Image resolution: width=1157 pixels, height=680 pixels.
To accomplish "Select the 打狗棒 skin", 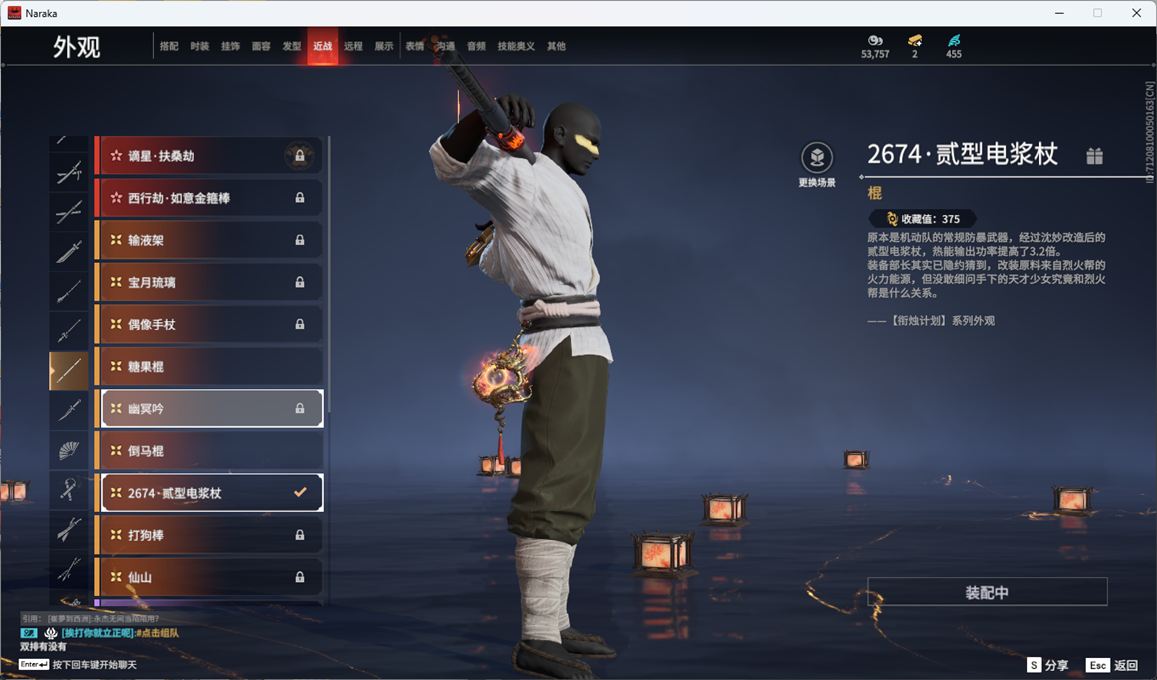I will tap(208, 535).
